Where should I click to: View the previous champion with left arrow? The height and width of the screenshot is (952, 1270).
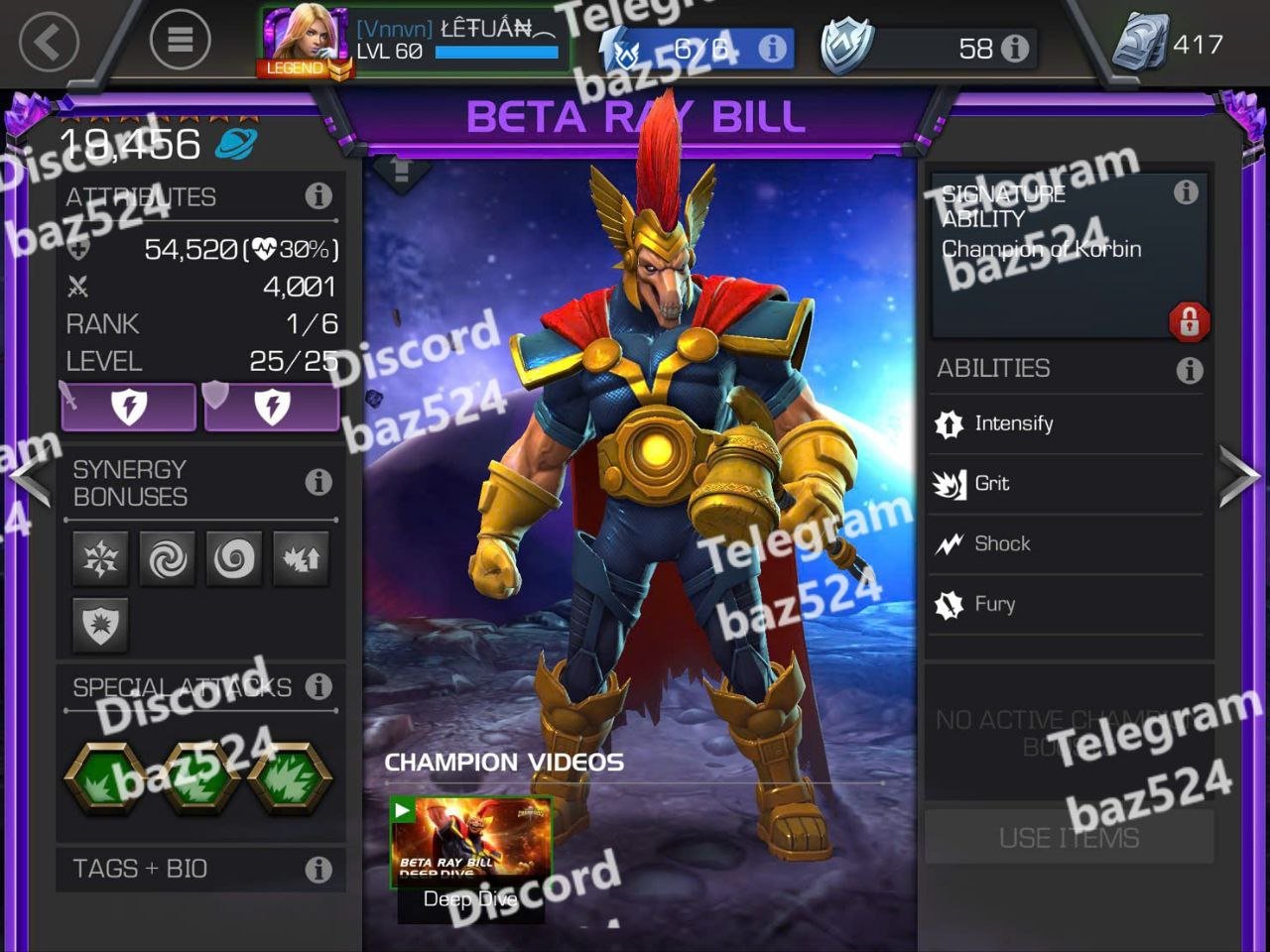(x=30, y=478)
